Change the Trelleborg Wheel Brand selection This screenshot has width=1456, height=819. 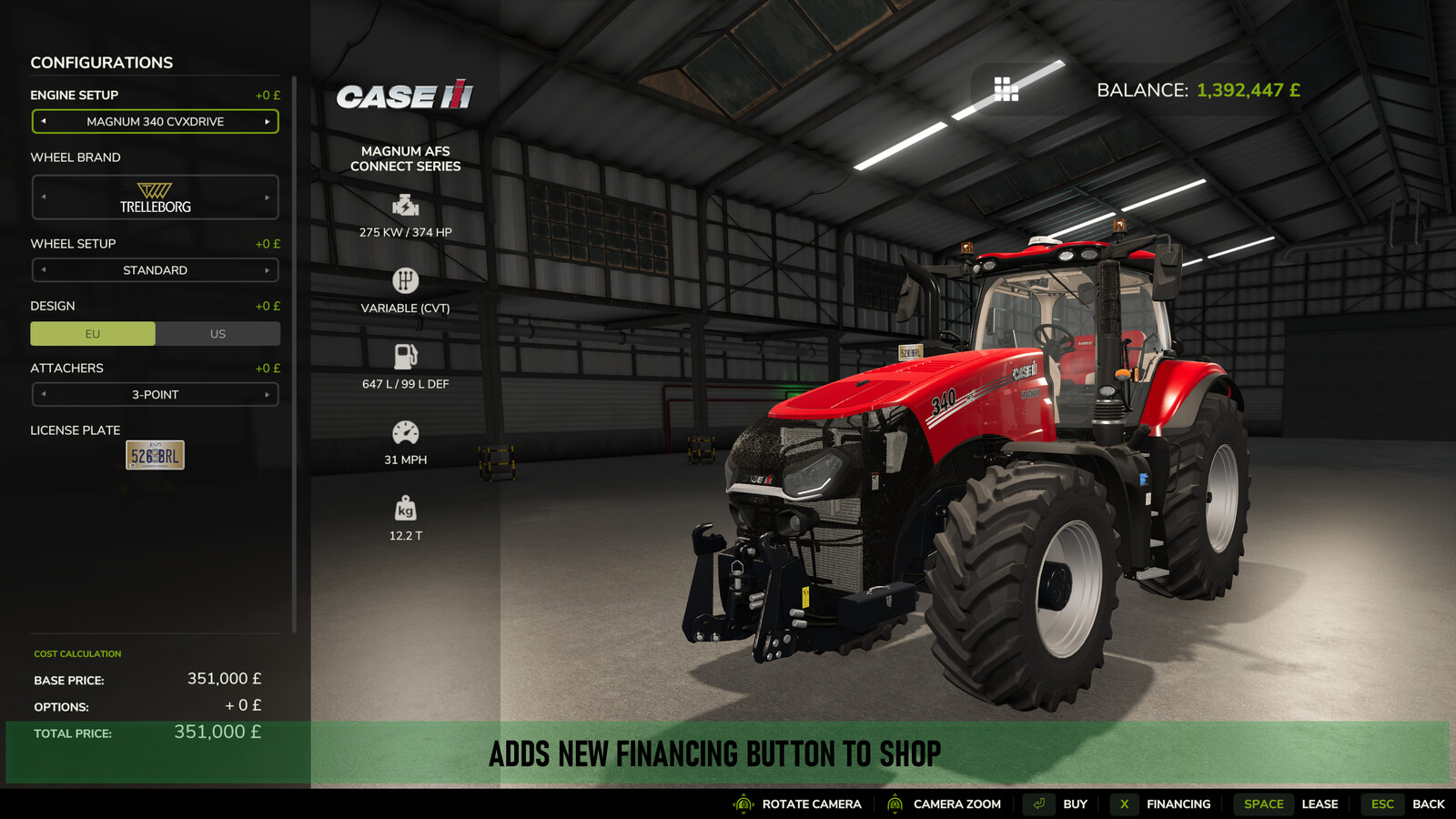click(268, 197)
